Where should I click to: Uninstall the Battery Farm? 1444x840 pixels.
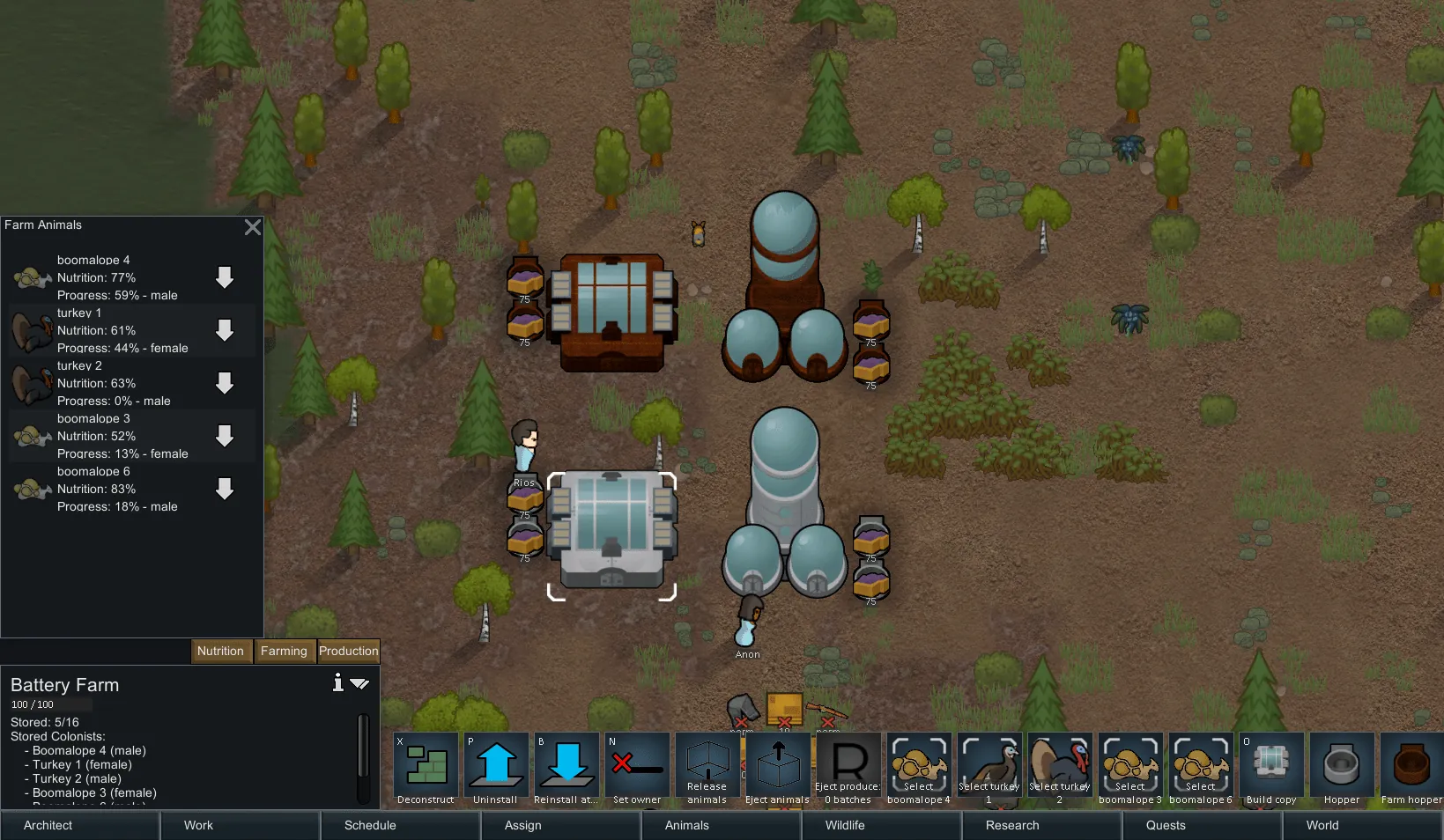click(496, 769)
